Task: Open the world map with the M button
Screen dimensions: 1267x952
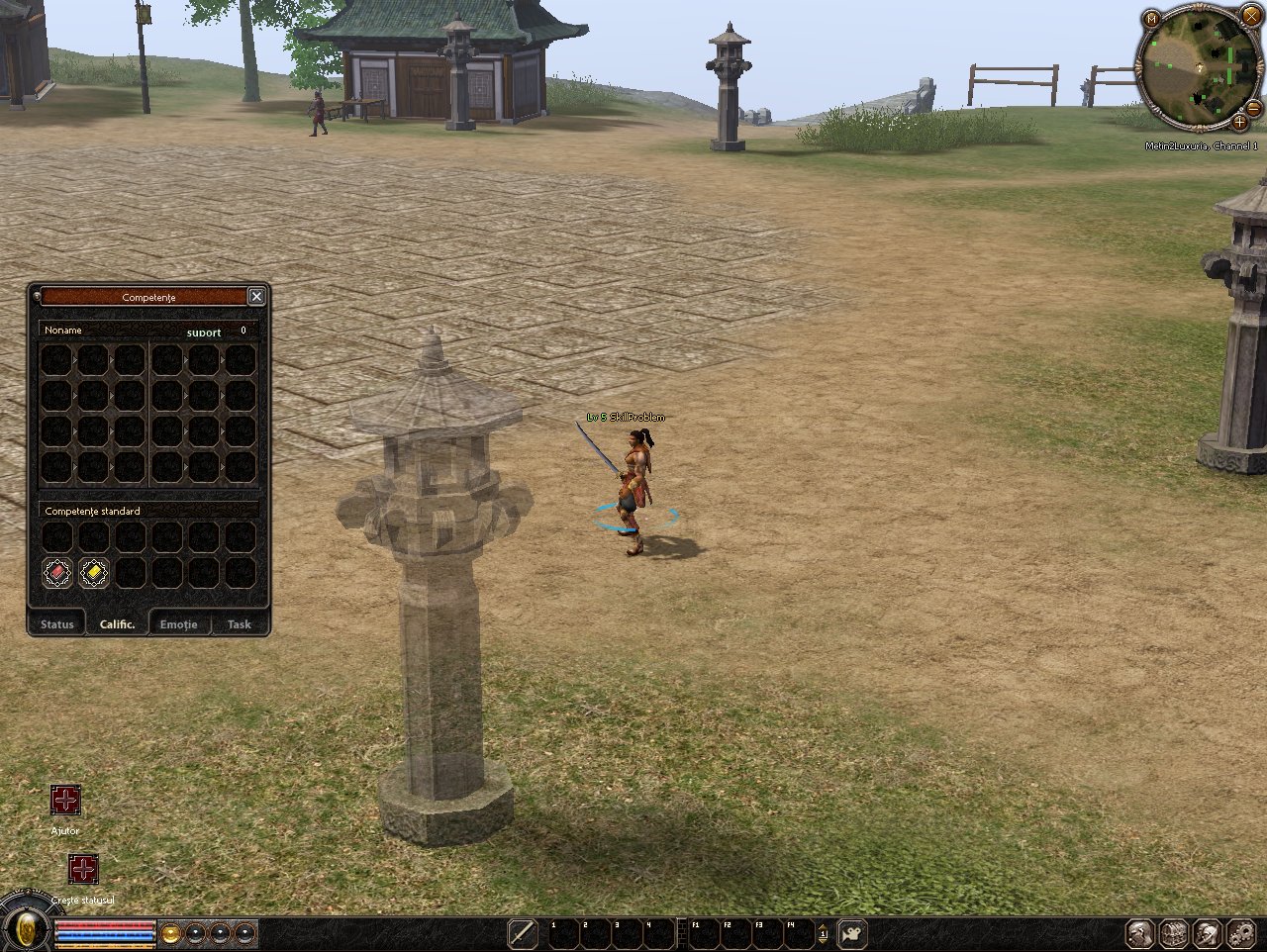Action: (x=1151, y=19)
